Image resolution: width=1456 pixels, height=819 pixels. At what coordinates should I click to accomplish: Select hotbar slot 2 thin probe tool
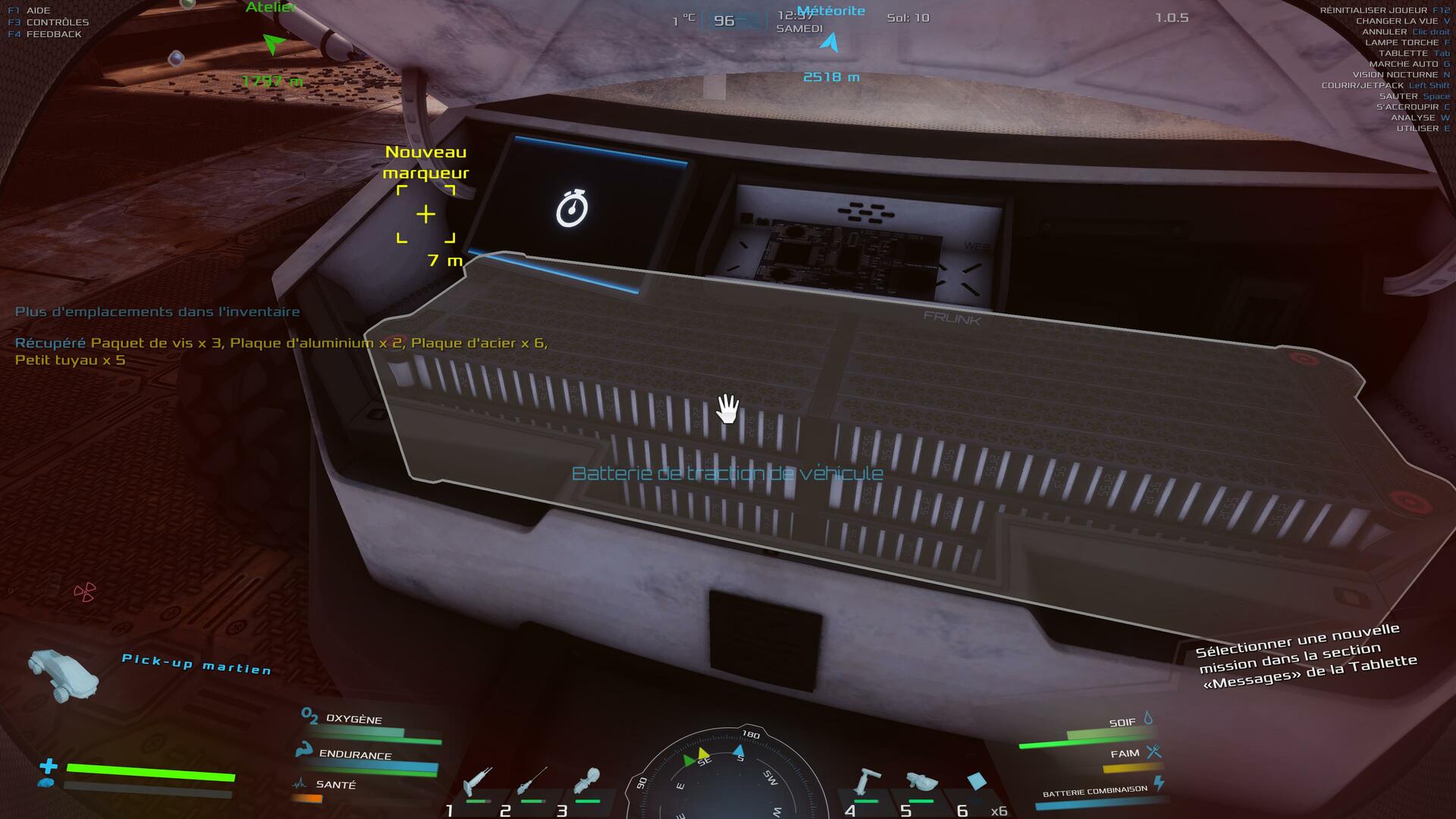532,781
